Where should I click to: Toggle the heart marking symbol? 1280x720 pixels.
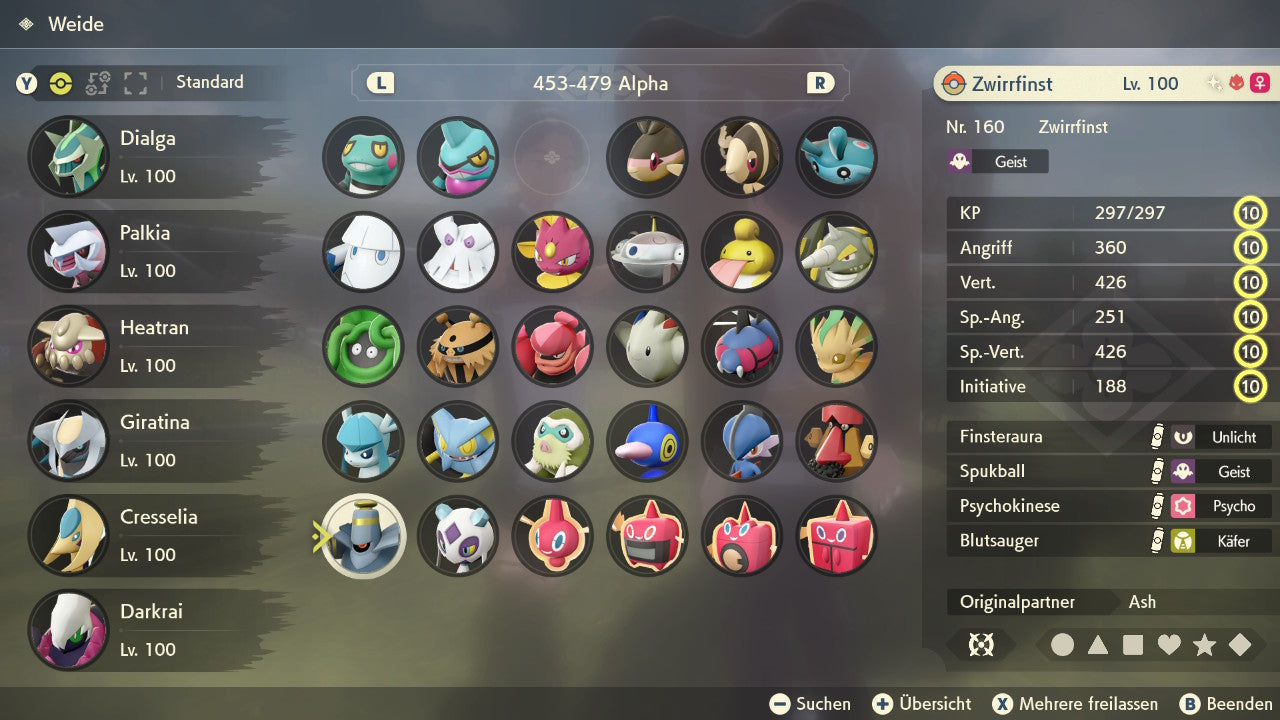[1169, 645]
